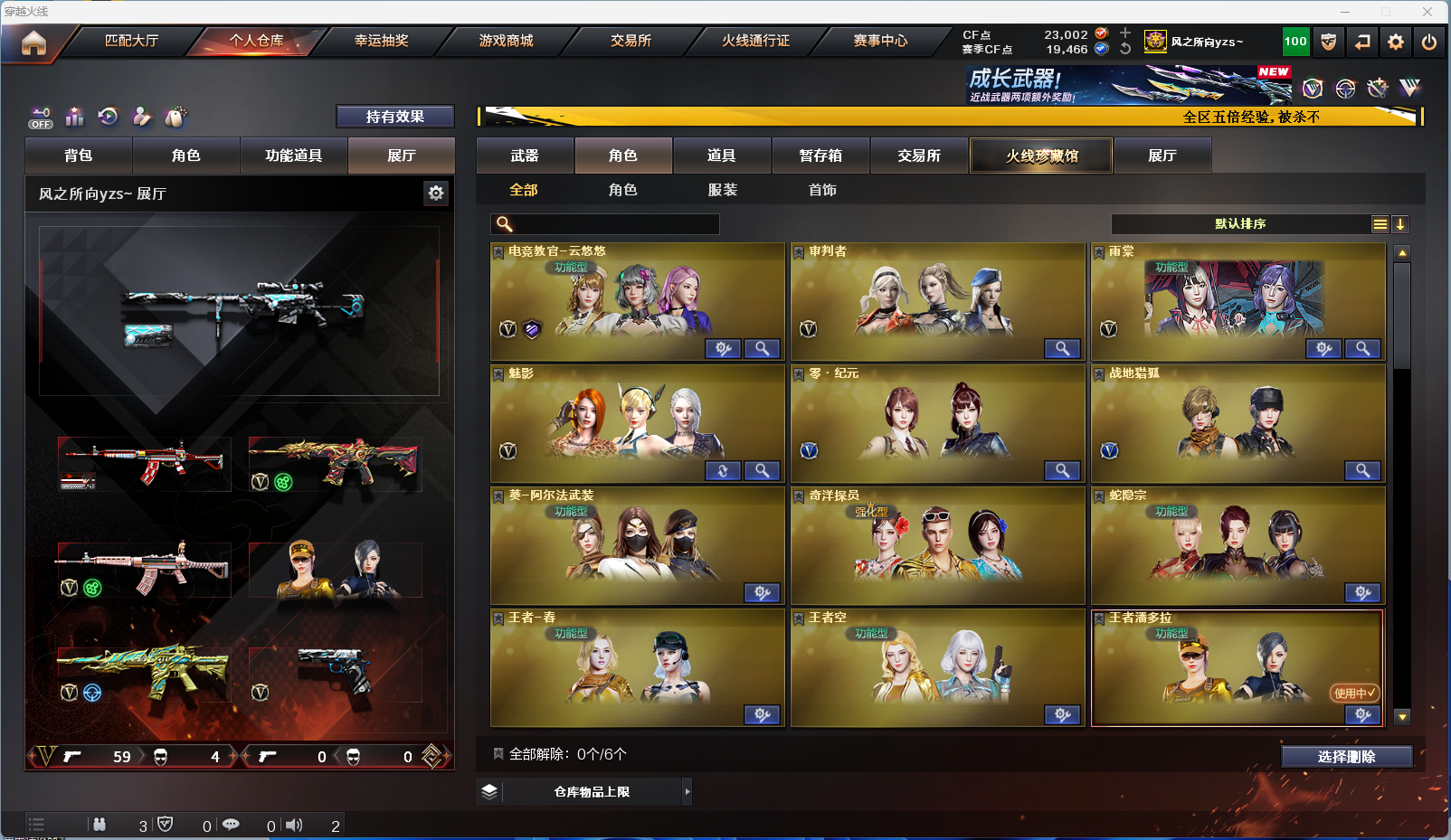The image size is (1451, 840).
Task: Filter by 首饰 subcategory
Action: 822,190
